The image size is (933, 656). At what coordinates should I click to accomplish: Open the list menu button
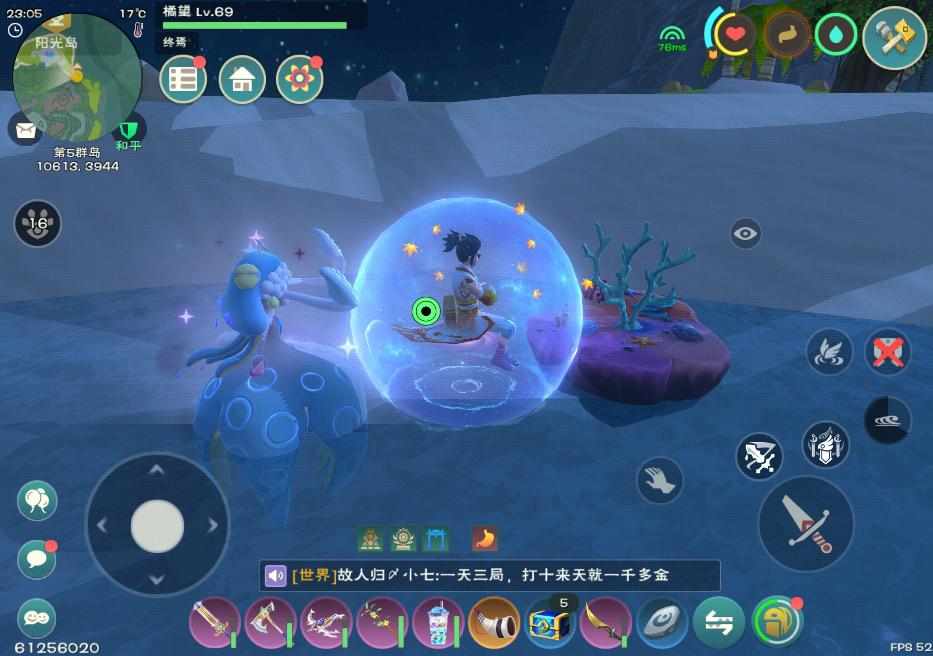(x=183, y=80)
